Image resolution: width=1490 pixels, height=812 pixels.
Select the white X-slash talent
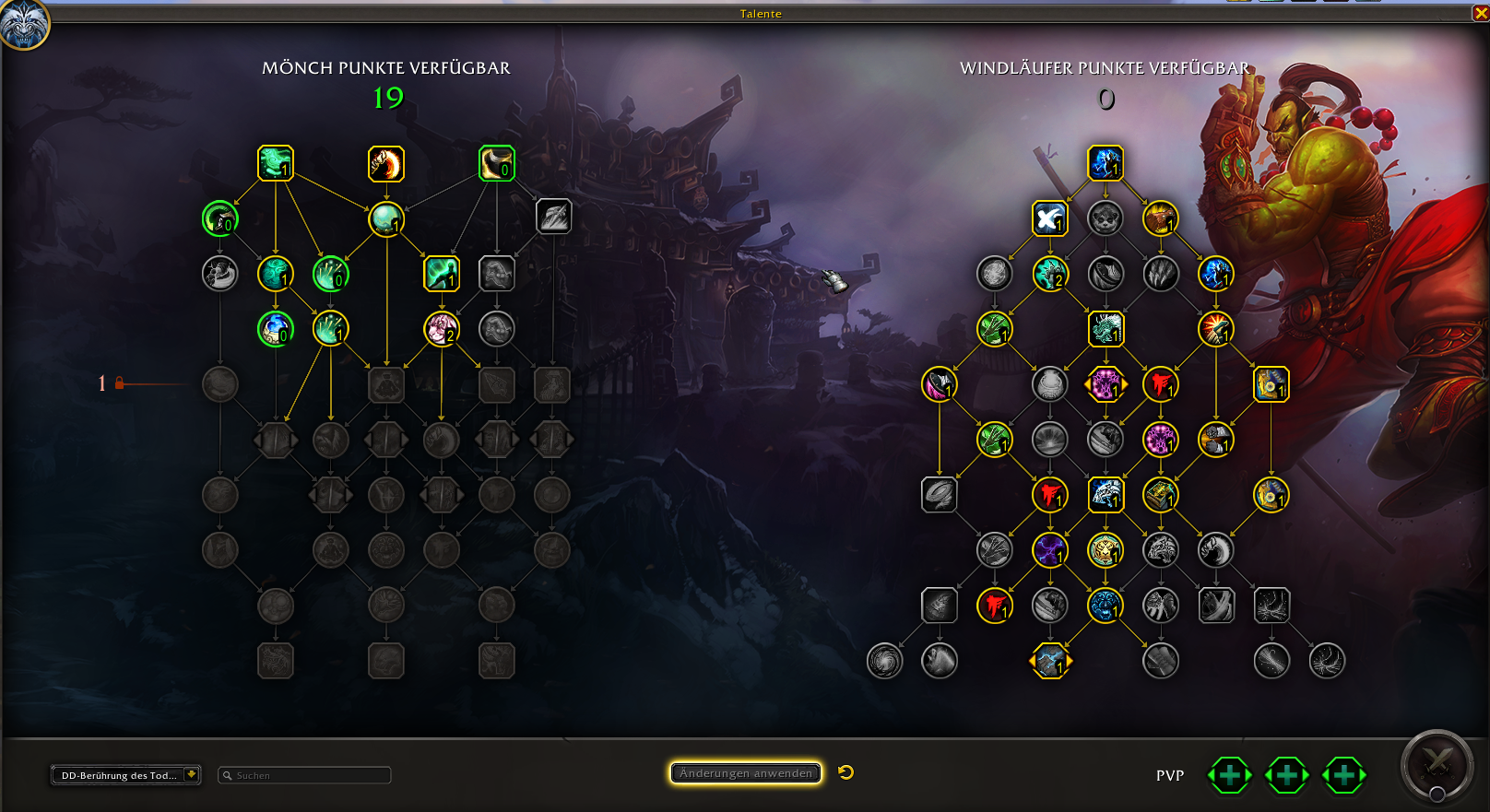[x=1049, y=218]
